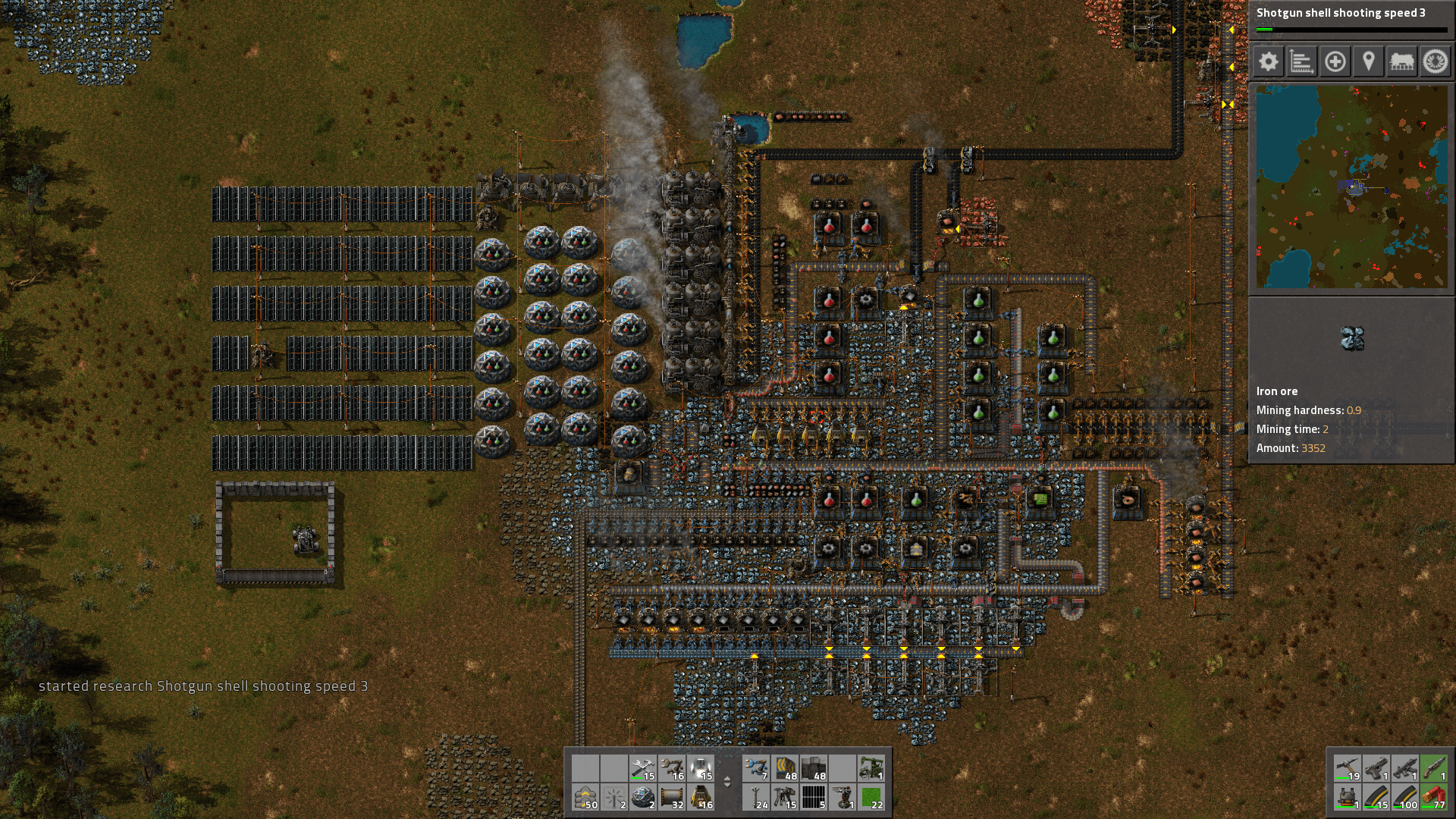Select the shotgun shells ammo slot
The image size is (1456, 819).
(1432, 798)
